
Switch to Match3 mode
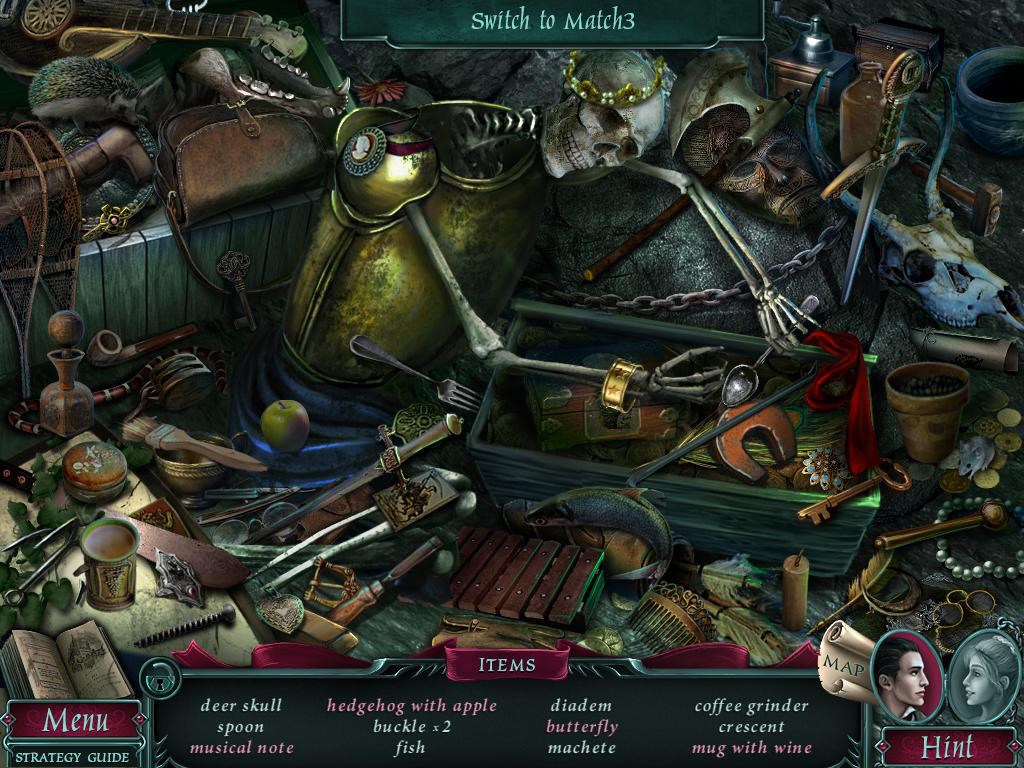(553, 21)
